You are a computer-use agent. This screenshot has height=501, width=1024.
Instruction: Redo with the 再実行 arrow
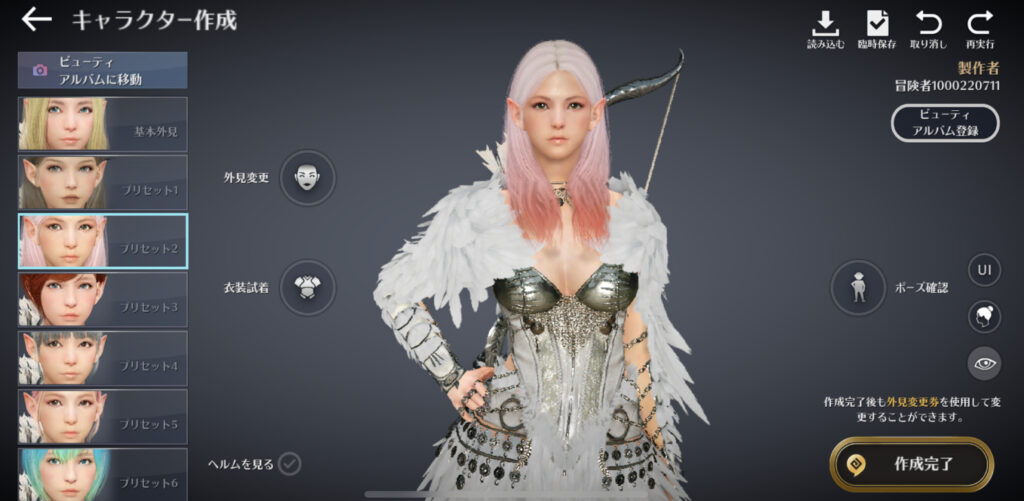(980, 29)
